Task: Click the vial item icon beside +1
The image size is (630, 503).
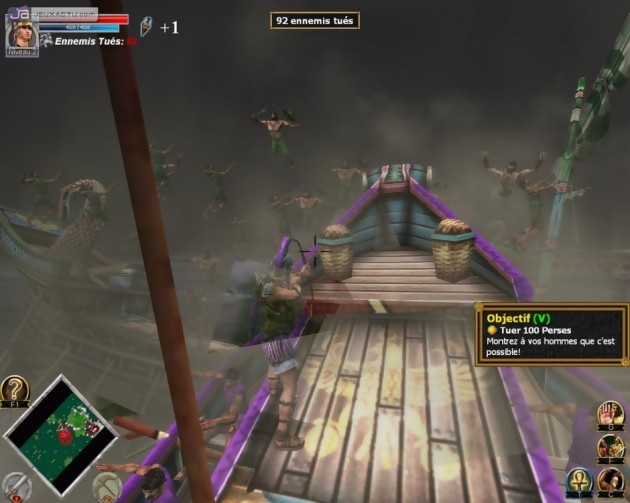Action: 146,25
